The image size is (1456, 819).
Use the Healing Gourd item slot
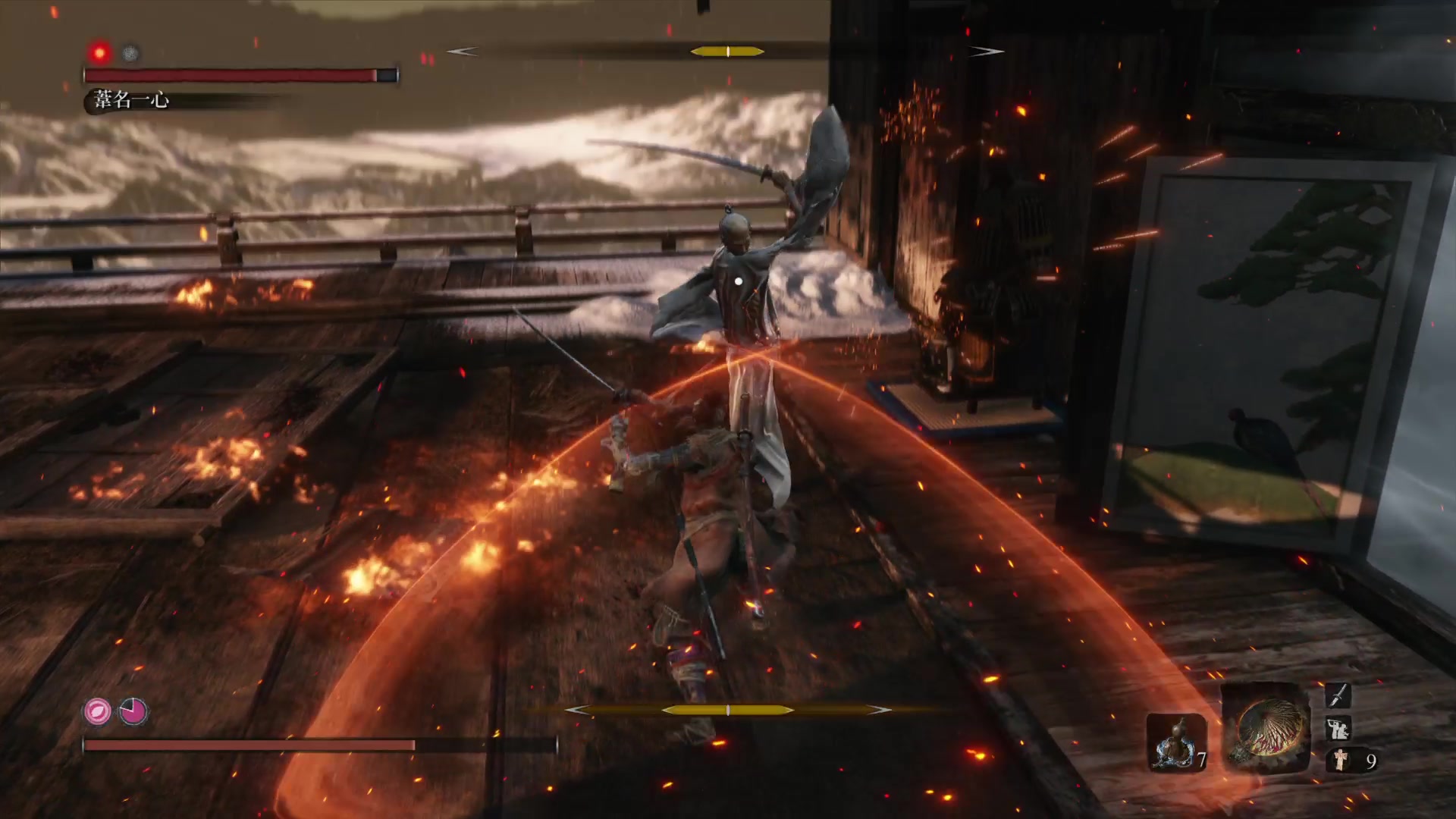1175,742
